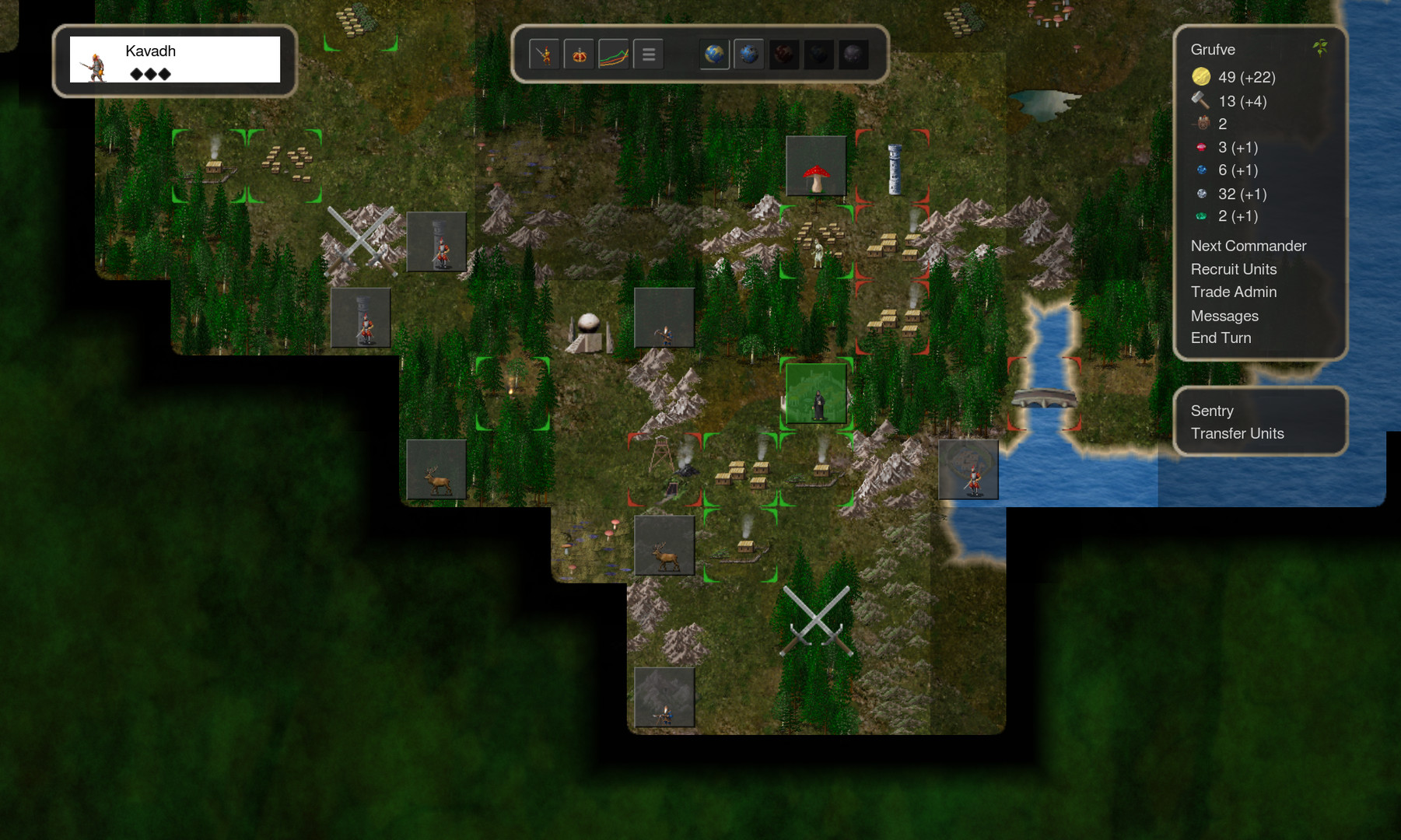Click the trade cart resource icon
The image size is (1401, 840).
[1204, 123]
